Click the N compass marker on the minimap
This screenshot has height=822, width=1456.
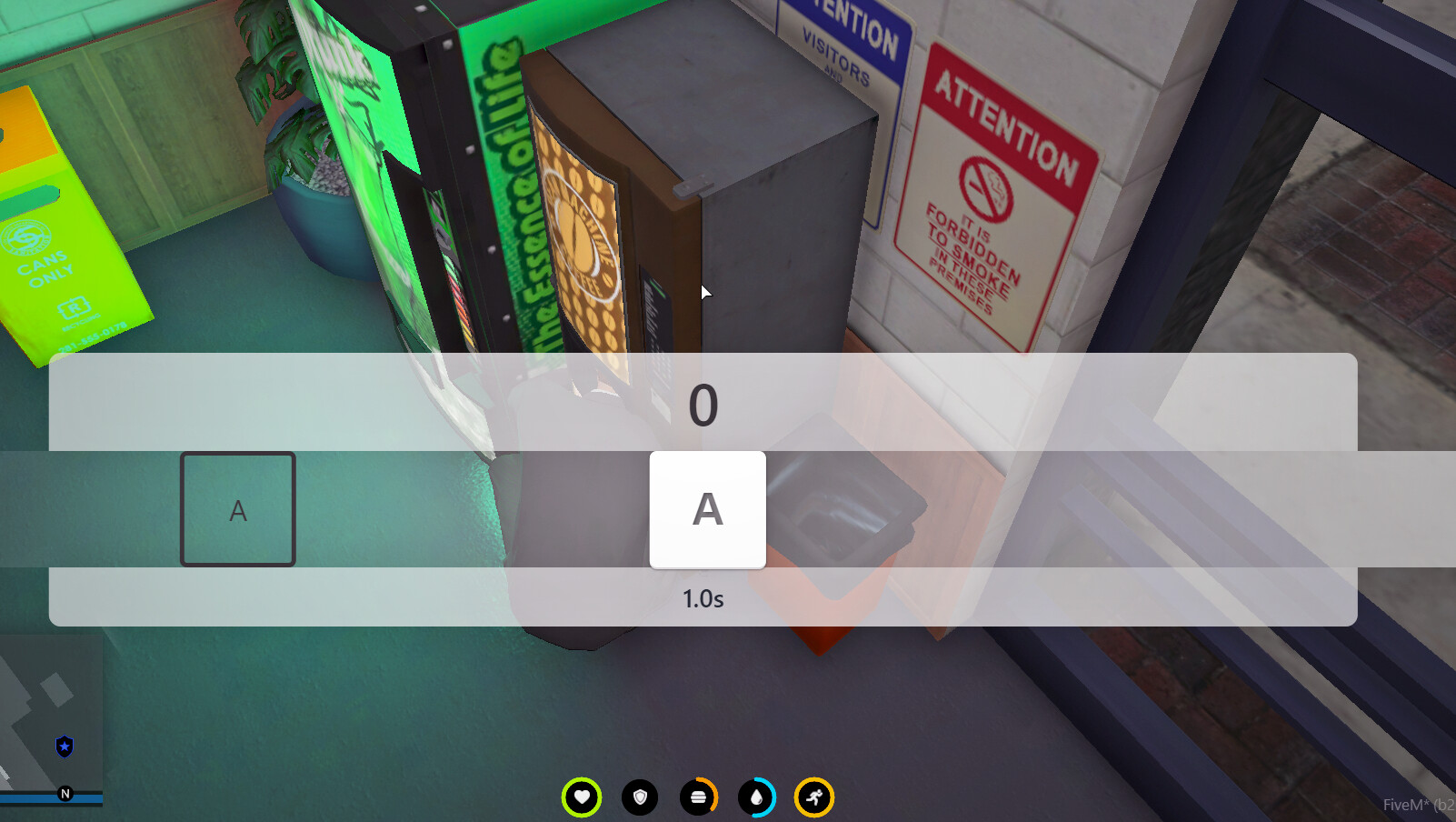65,793
